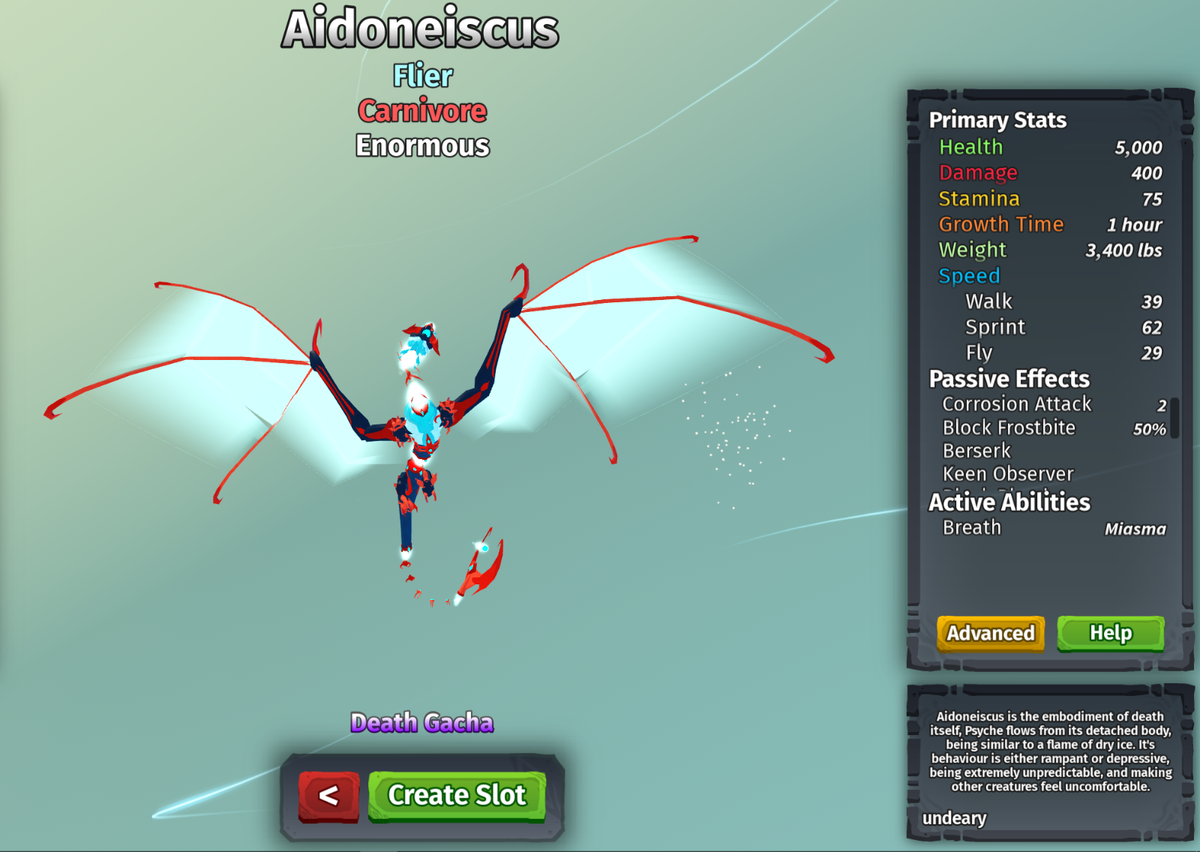Click the Breath Miasma active ability
1200x852 pixels.
[1053, 528]
